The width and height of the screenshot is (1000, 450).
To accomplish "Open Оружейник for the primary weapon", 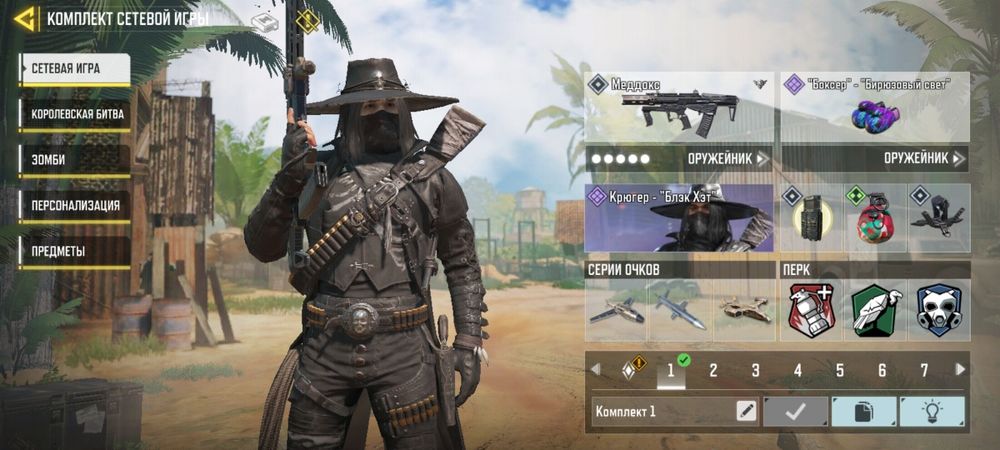I will tap(728, 158).
